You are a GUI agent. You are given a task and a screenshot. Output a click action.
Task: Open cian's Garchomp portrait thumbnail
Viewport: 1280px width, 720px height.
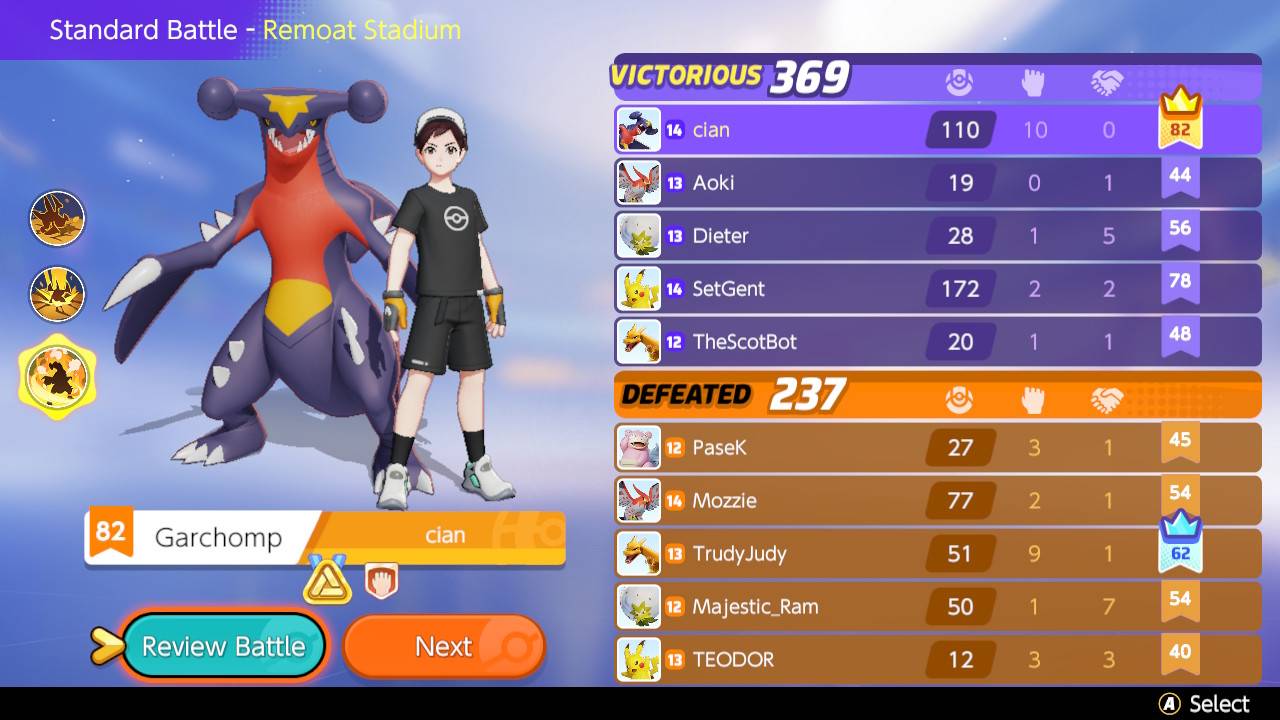coord(641,129)
